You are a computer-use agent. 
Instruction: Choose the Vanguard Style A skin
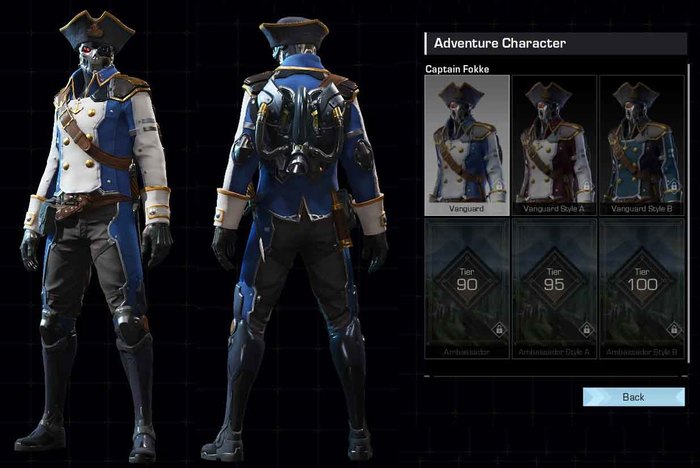(x=554, y=145)
